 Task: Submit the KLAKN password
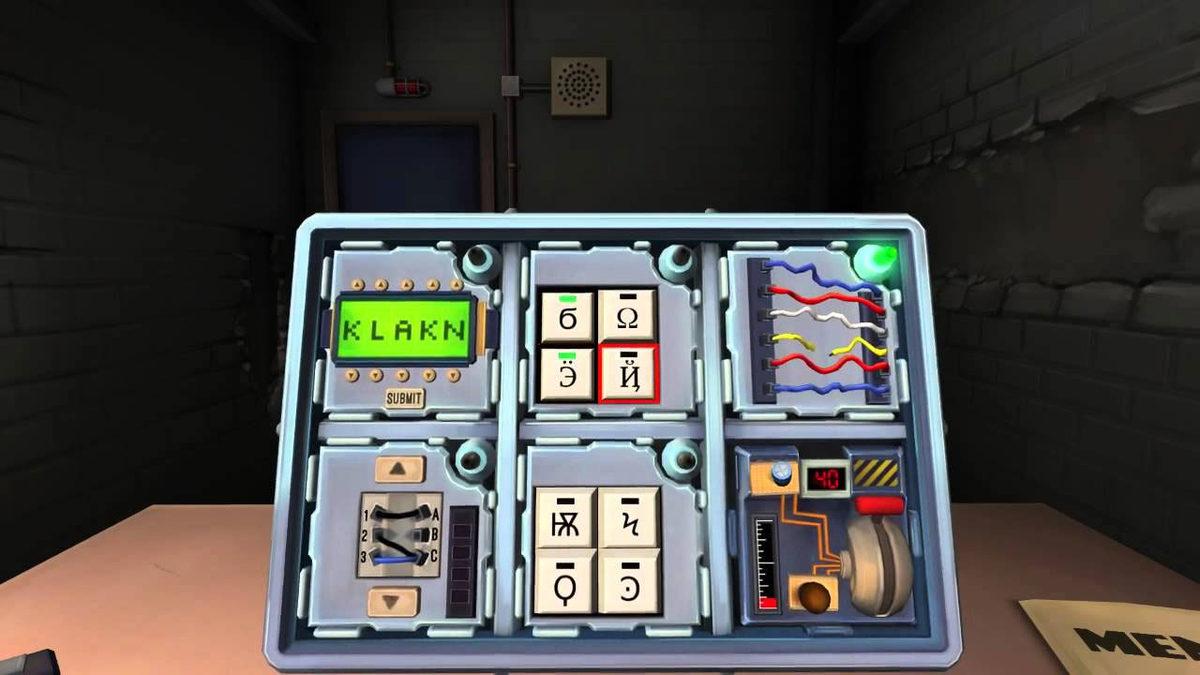coord(404,398)
